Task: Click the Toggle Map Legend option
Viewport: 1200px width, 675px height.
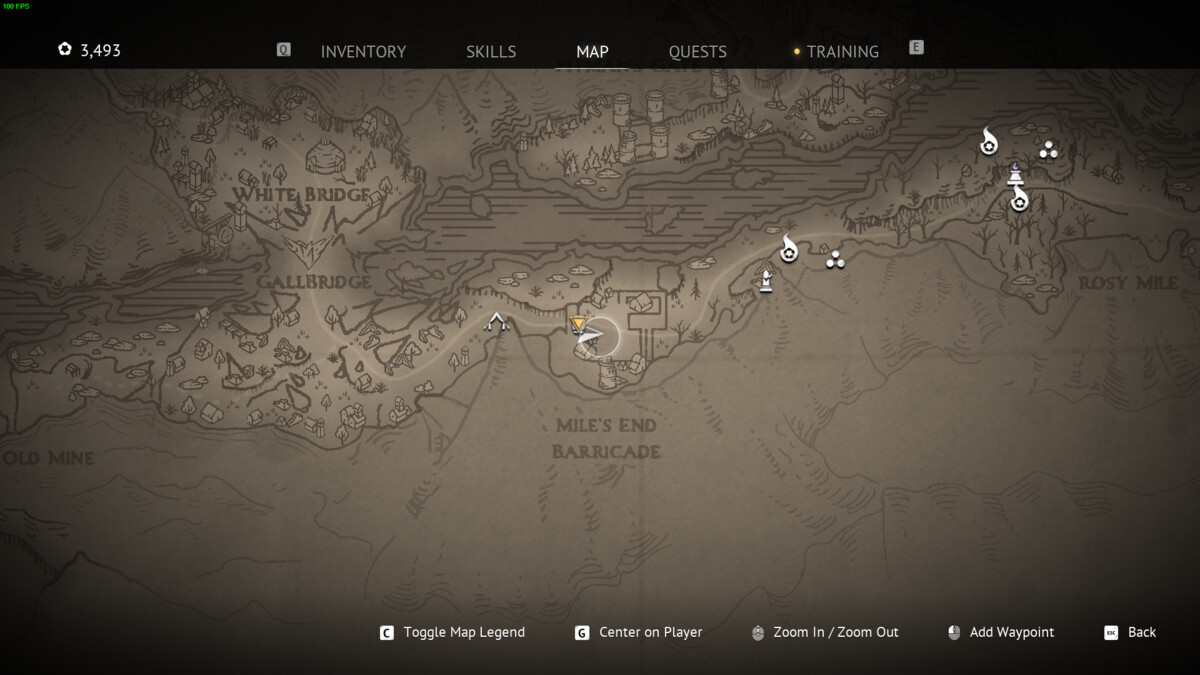Action: pyautogui.click(x=463, y=632)
